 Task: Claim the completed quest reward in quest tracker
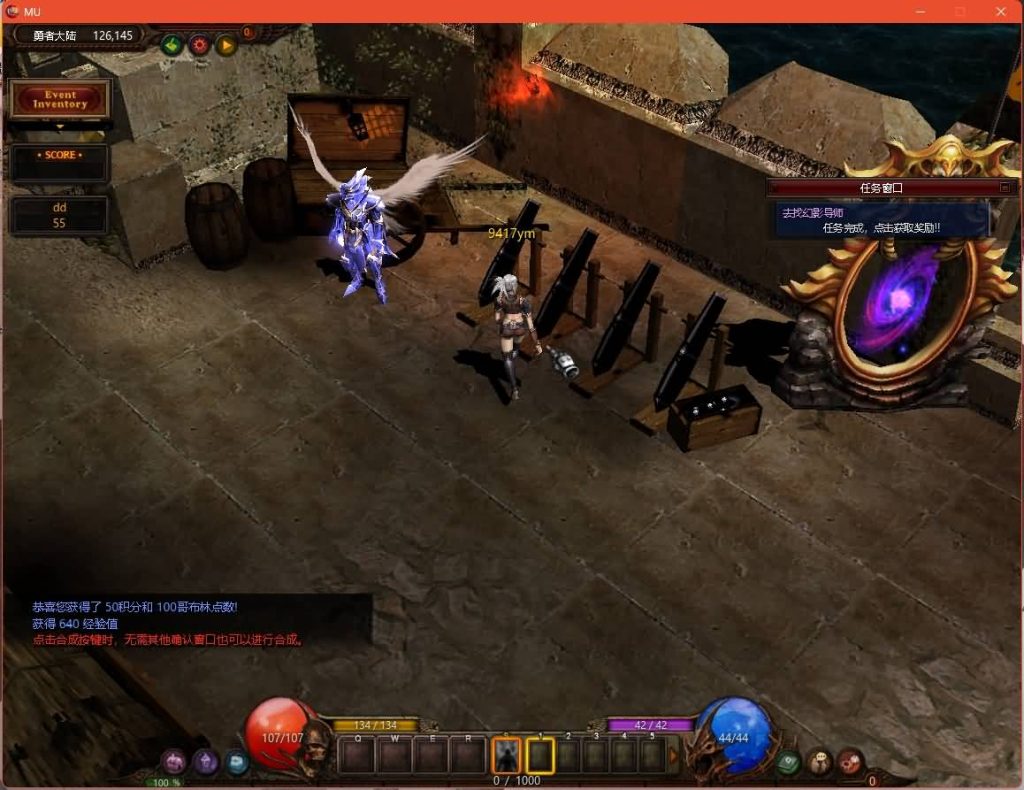[x=881, y=228]
